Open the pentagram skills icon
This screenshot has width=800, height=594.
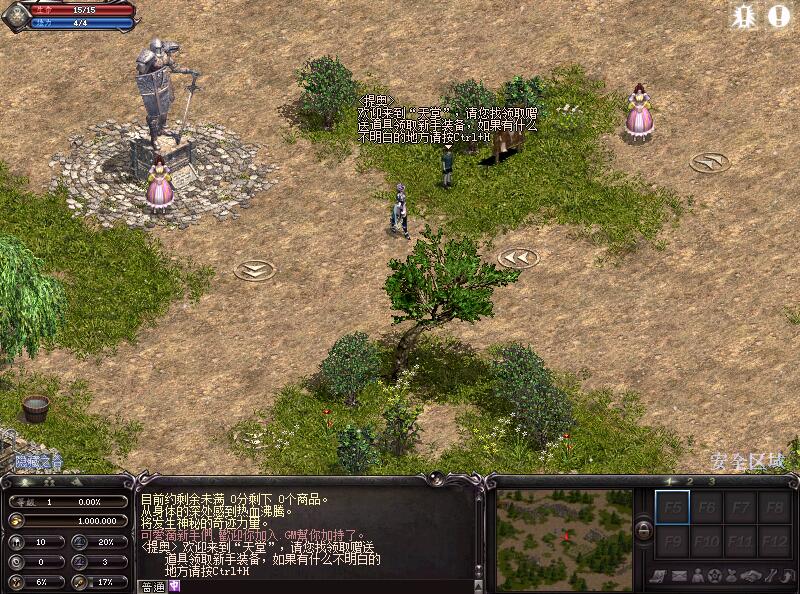click(x=714, y=575)
